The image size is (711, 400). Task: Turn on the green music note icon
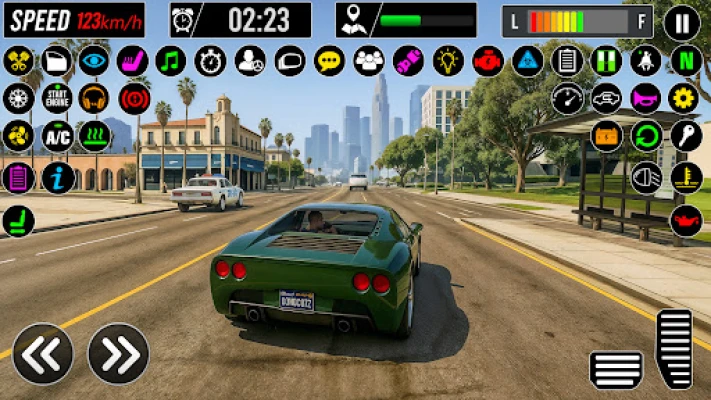coord(171,60)
